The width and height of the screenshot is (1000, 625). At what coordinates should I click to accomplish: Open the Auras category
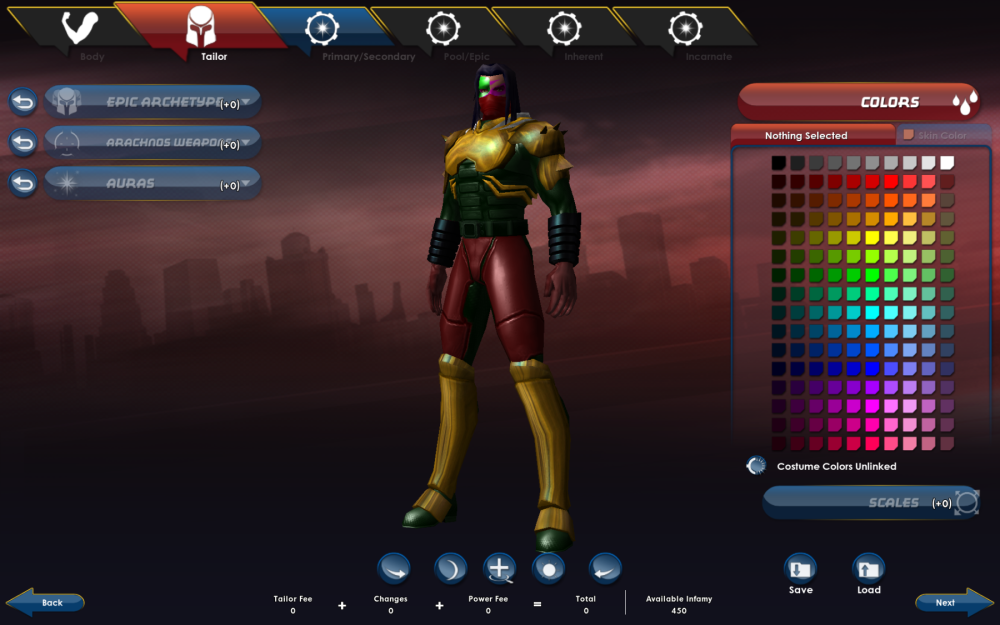pyautogui.click(x=152, y=184)
